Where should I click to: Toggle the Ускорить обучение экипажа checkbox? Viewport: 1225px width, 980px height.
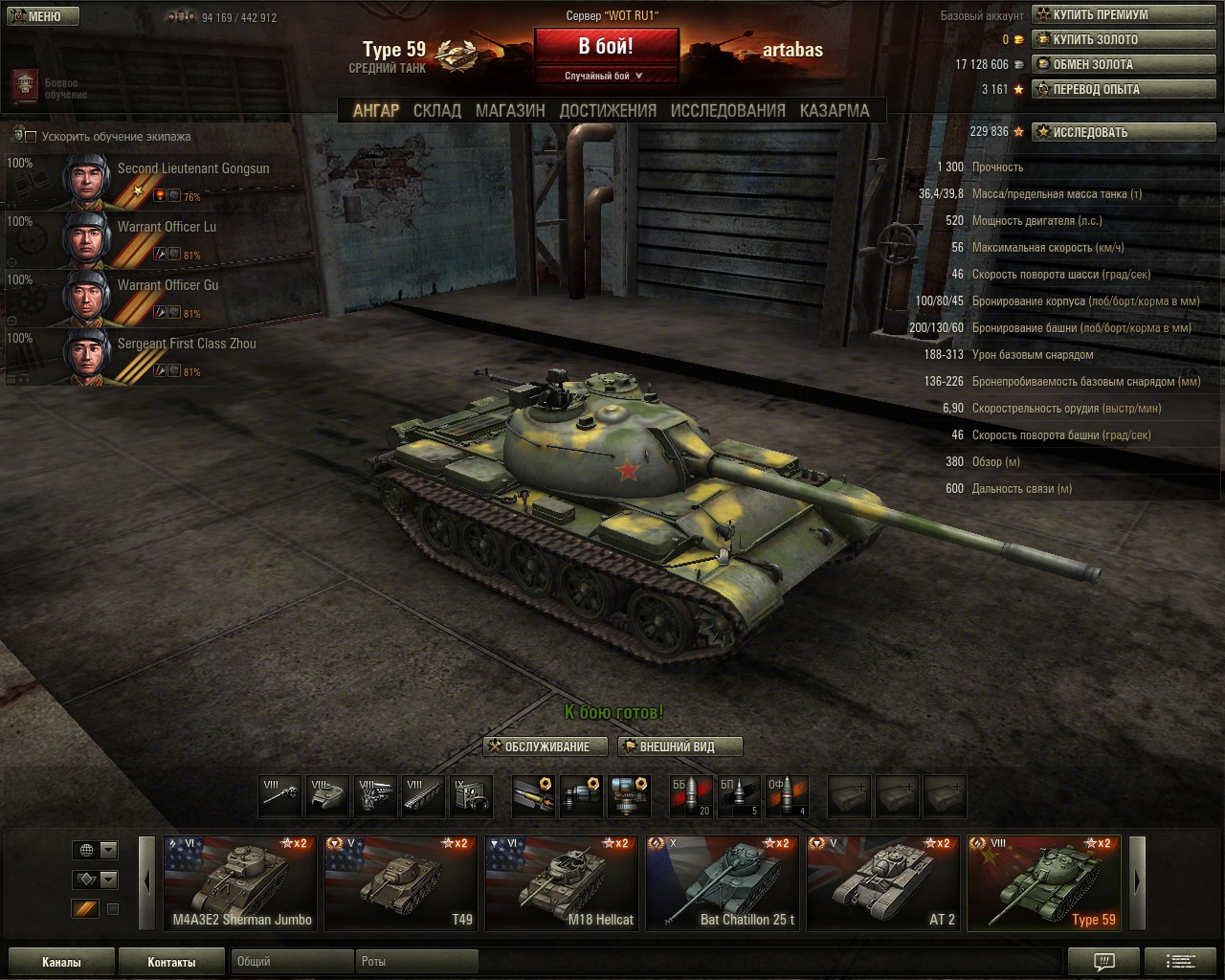(31, 137)
